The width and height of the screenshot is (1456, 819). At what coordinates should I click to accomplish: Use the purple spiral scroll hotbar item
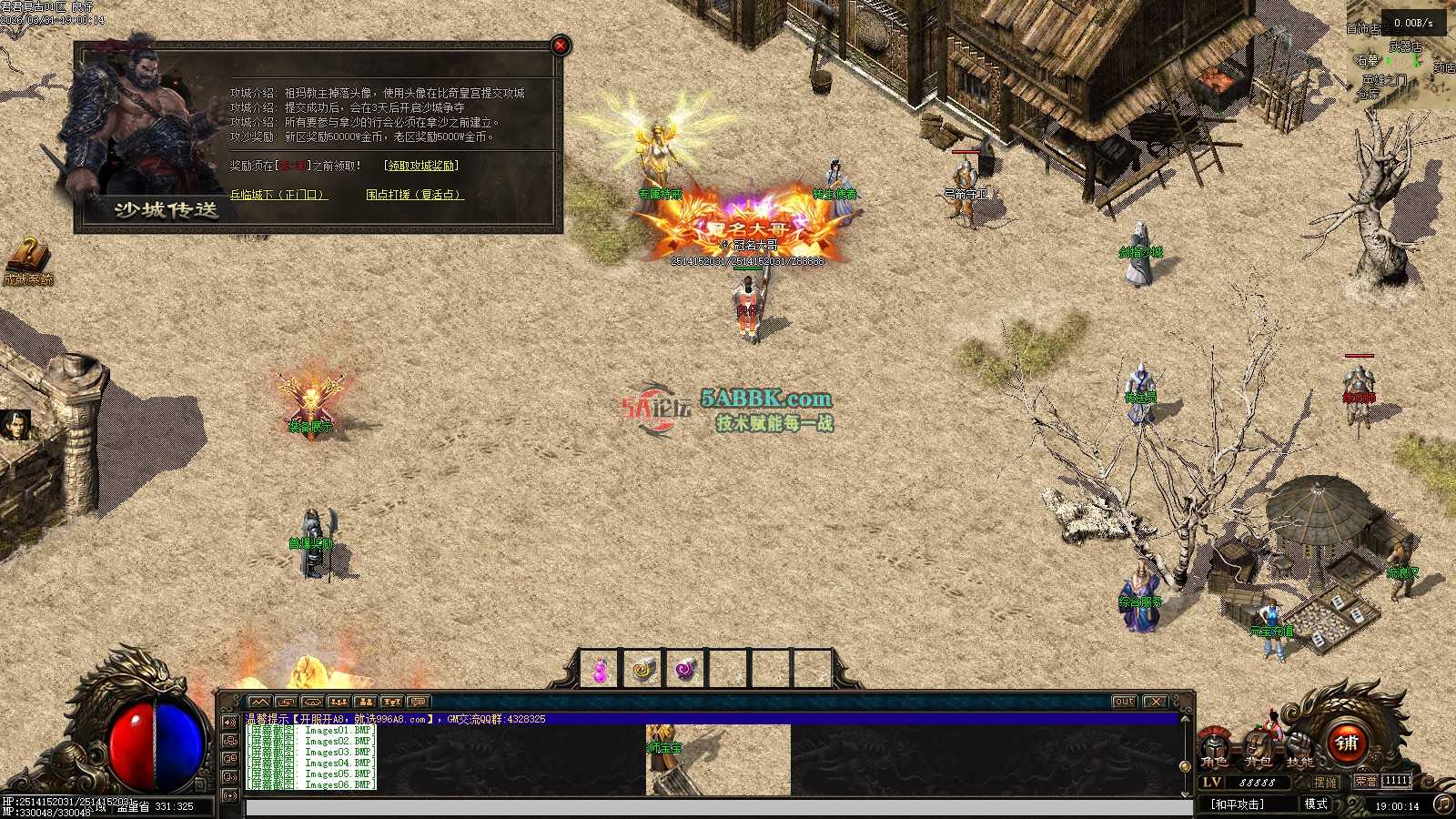pyautogui.click(x=685, y=672)
